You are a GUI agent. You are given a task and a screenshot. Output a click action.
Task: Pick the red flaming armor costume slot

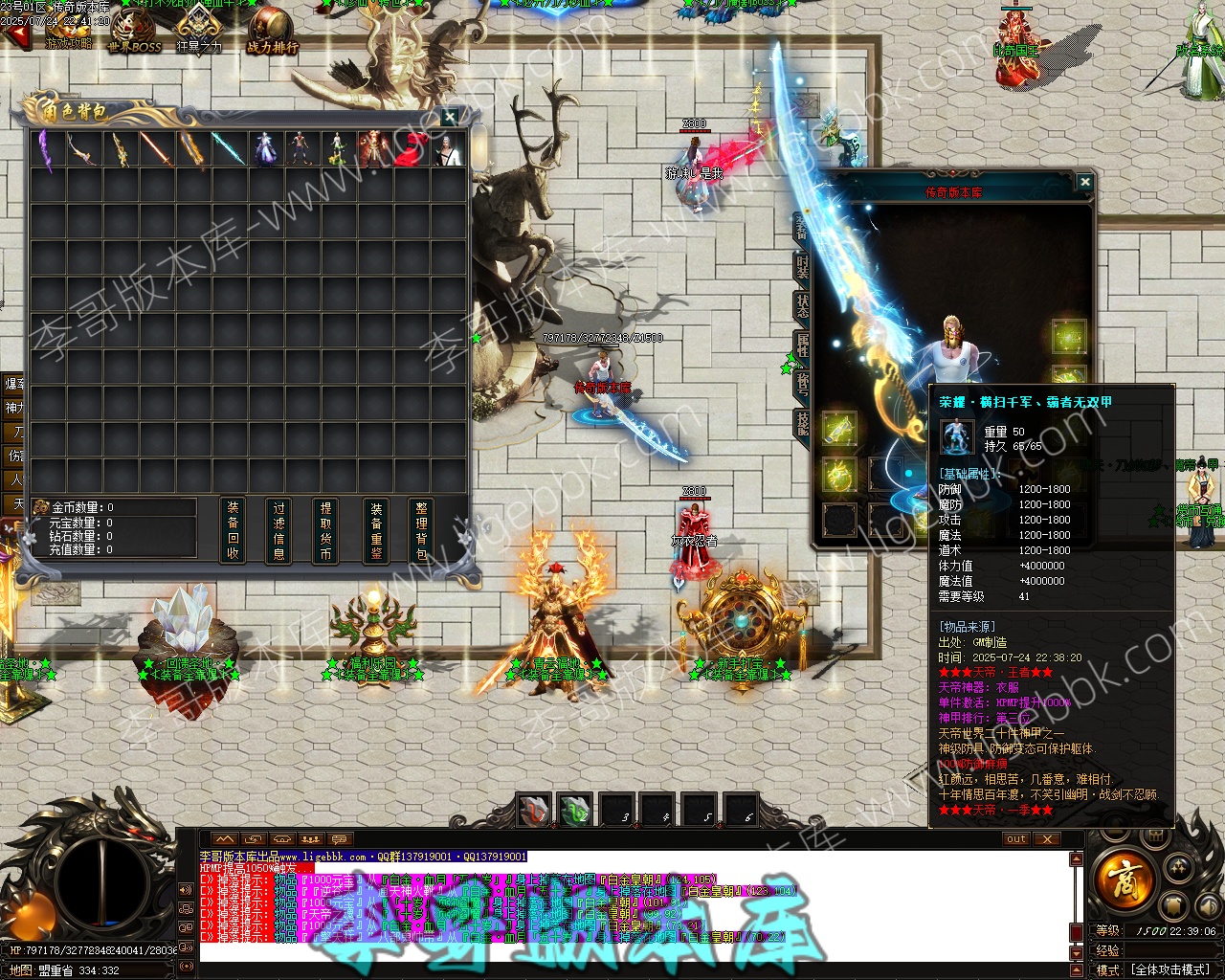(x=373, y=149)
